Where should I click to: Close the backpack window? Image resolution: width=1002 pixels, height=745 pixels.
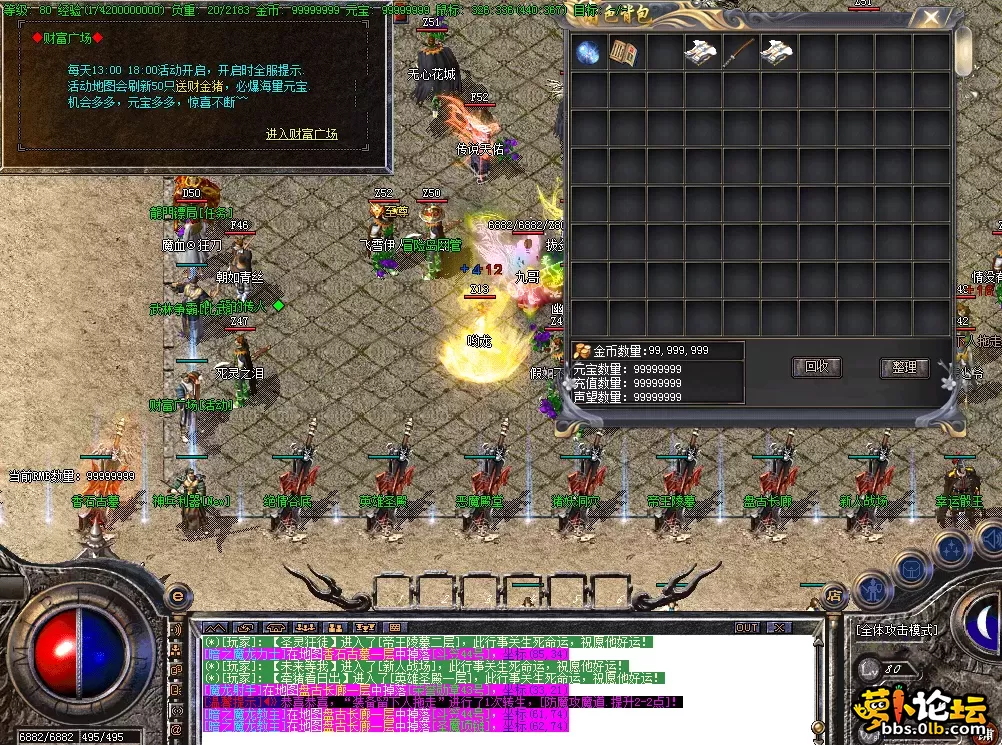tap(931, 17)
